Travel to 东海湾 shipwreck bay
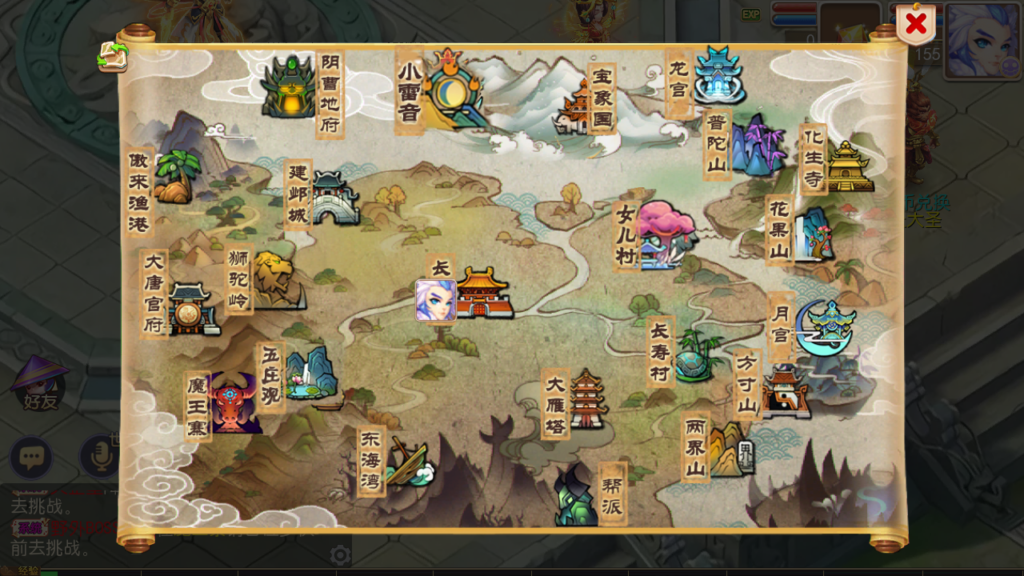Image resolution: width=1024 pixels, height=576 pixels. tap(408, 462)
